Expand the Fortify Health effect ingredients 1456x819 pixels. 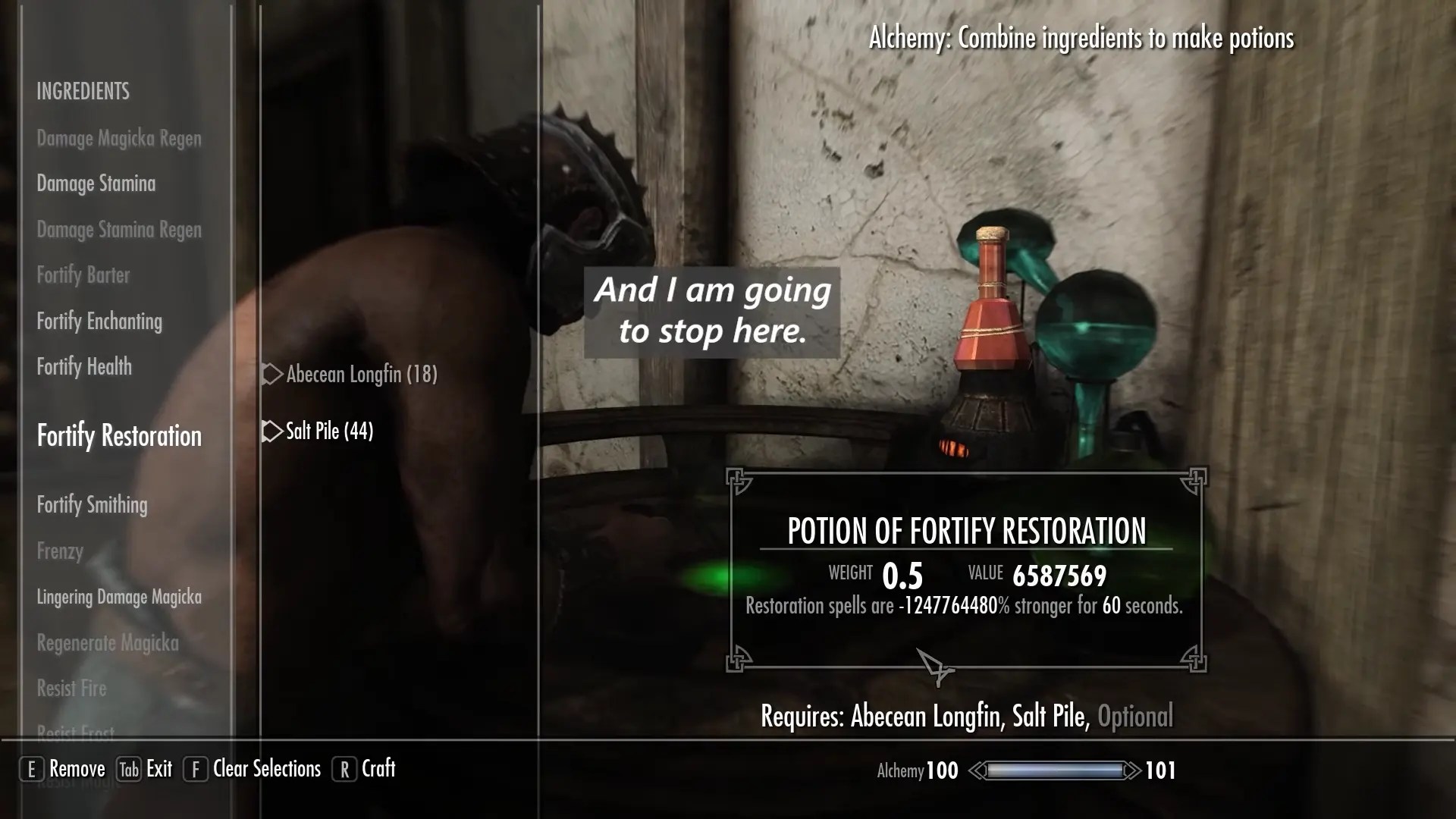tap(85, 367)
